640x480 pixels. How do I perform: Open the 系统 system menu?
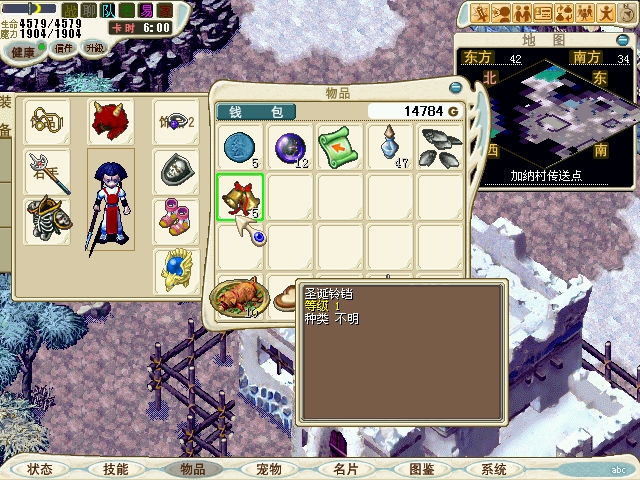point(494,468)
